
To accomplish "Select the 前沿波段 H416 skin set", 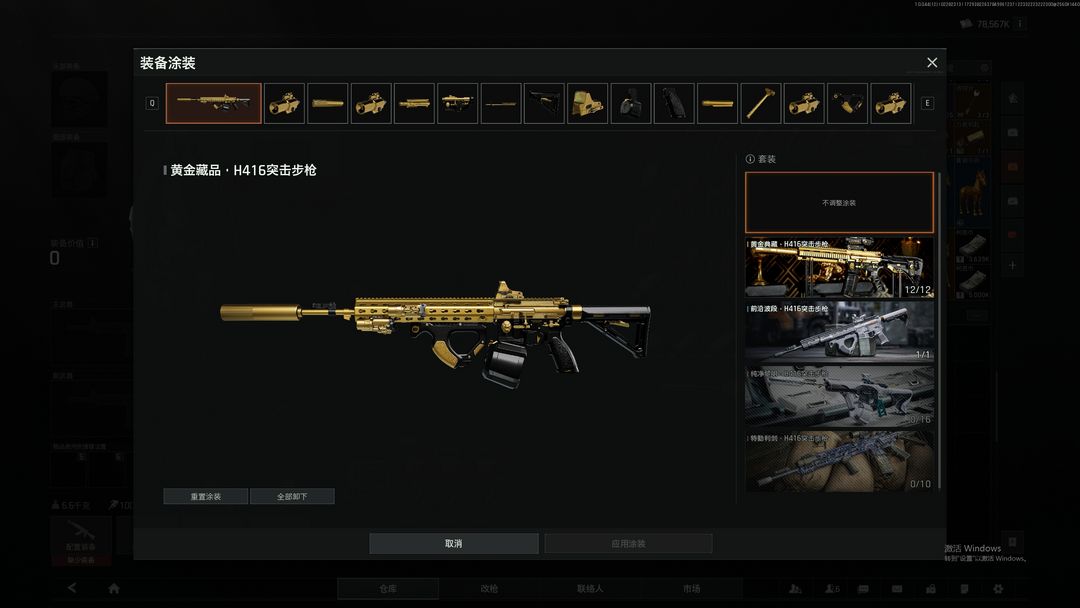I will [x=839, y=332].
